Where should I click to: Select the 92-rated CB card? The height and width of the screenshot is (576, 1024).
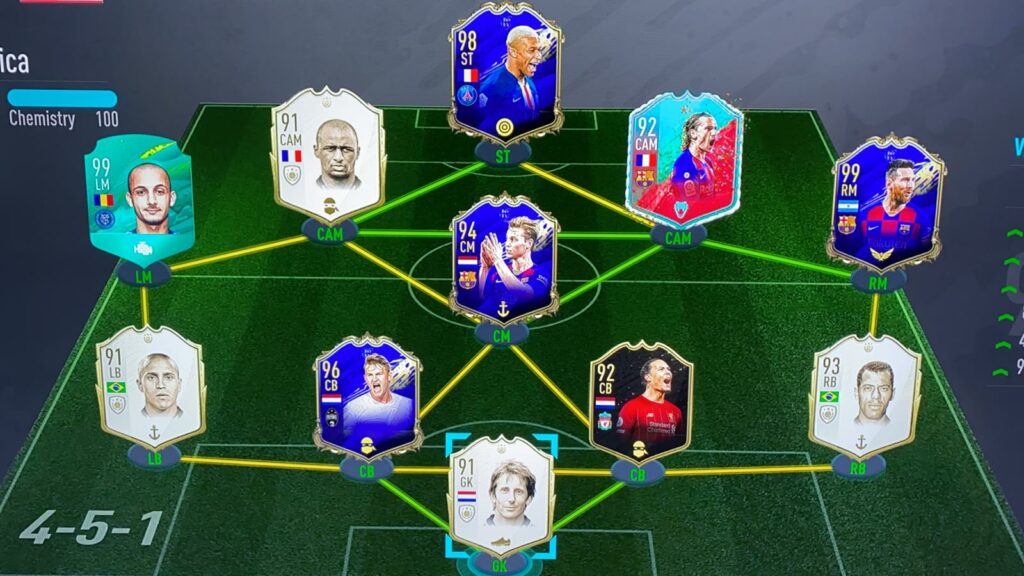(640, 400)
